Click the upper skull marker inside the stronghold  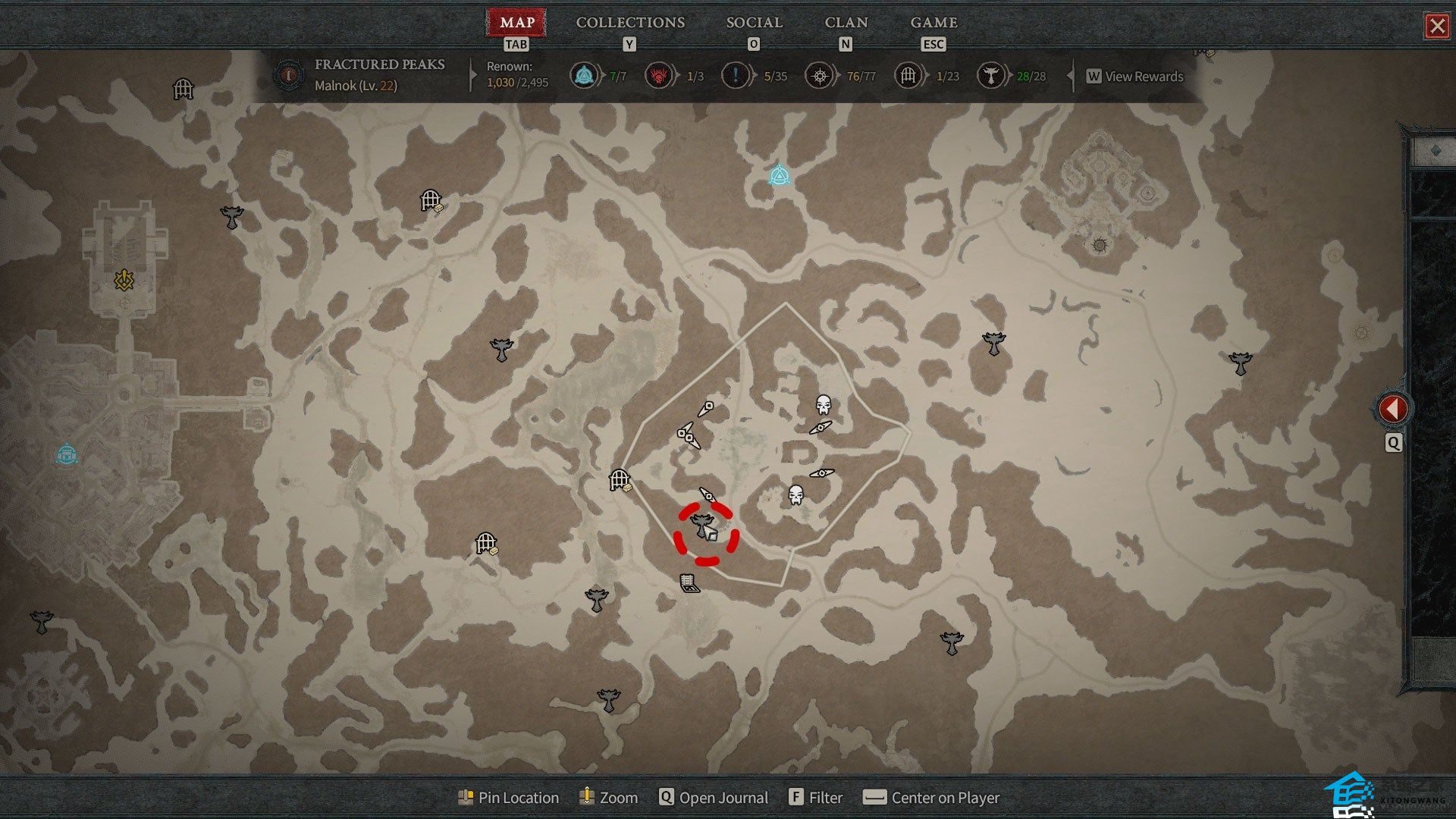pyautogui.click(x=823, y=404)
